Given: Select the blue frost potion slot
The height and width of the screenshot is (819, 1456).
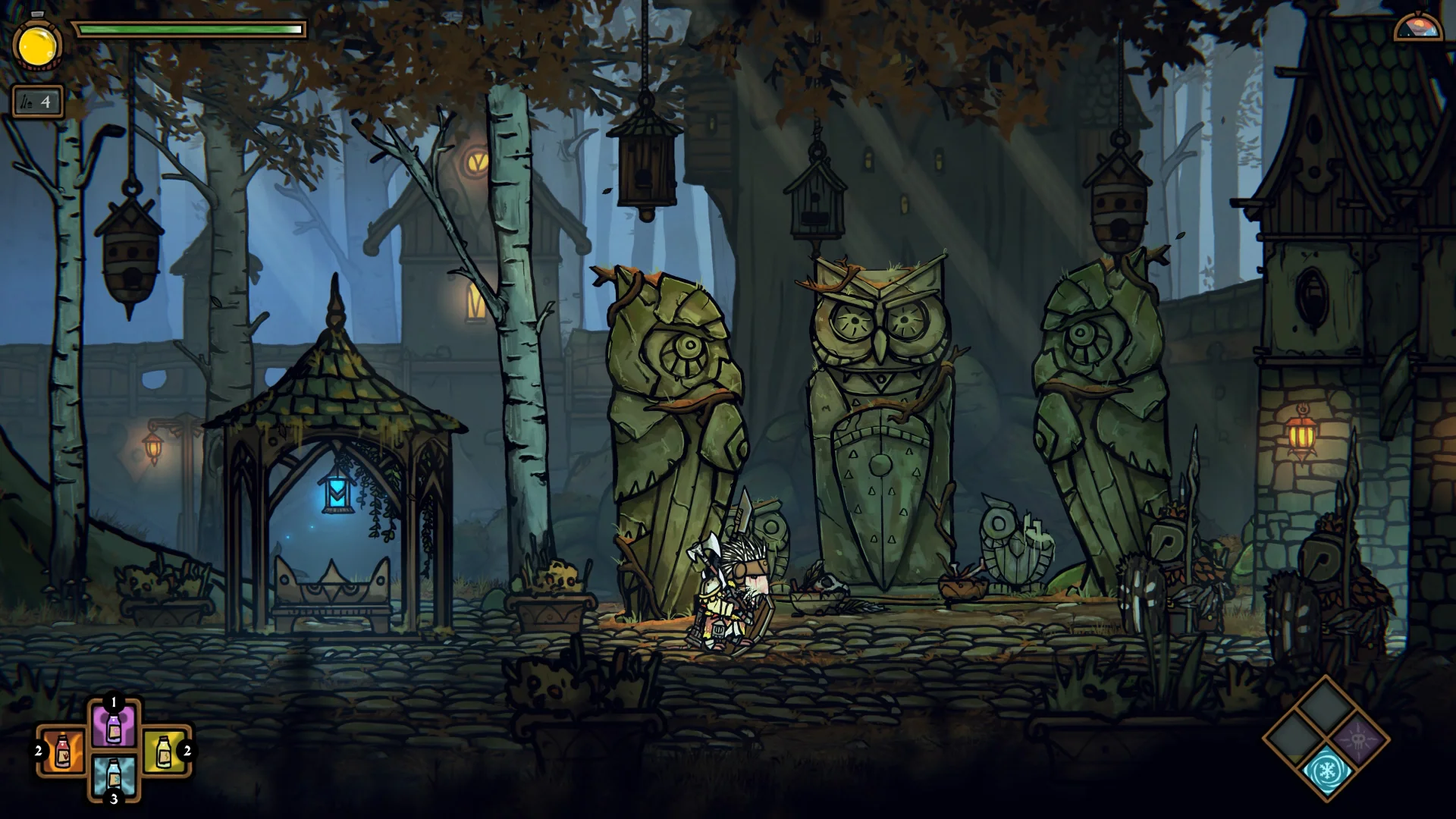Looking at the screenshot, I should coord(114,775).
